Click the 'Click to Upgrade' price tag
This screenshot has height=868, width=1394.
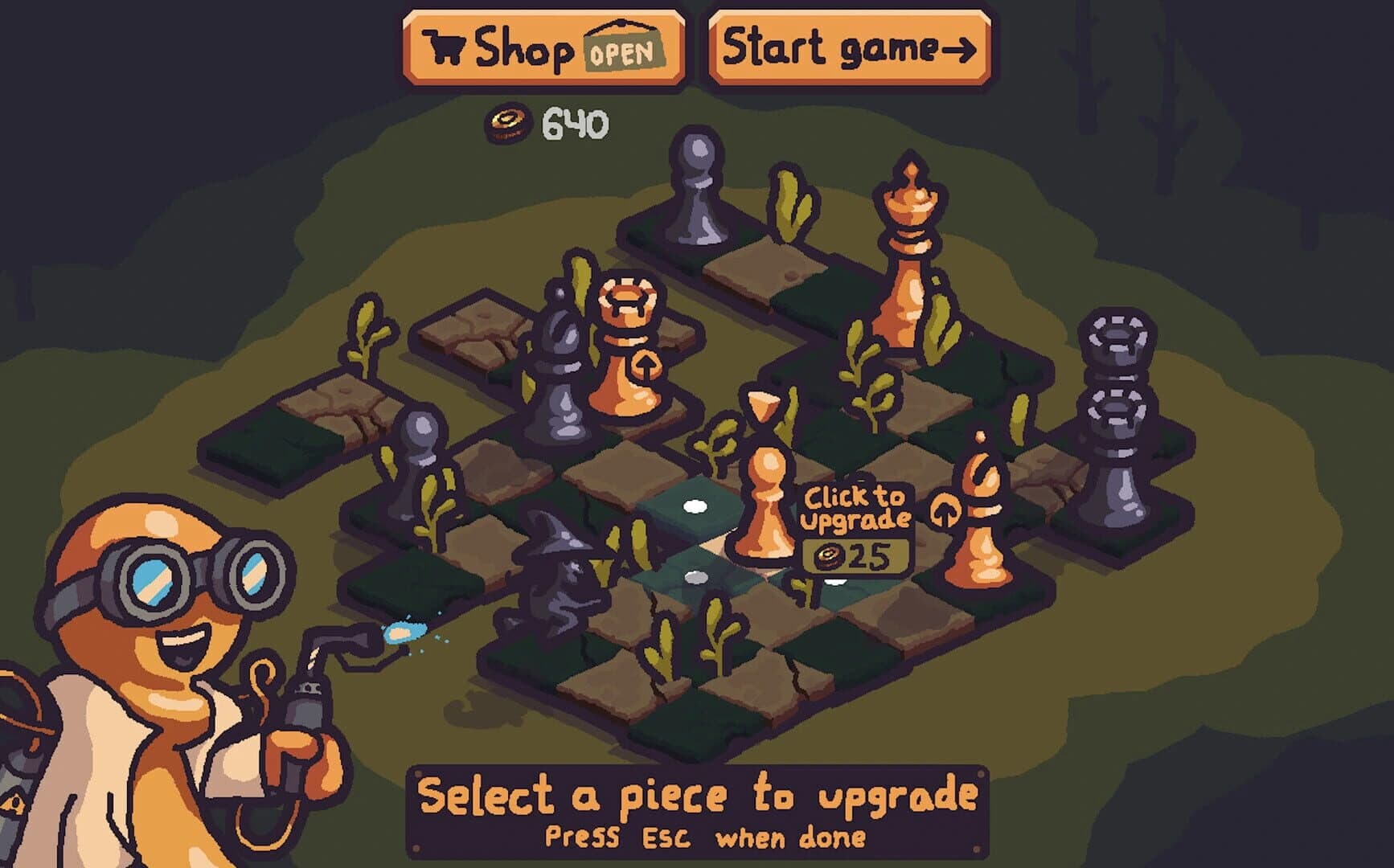point(855,514)
